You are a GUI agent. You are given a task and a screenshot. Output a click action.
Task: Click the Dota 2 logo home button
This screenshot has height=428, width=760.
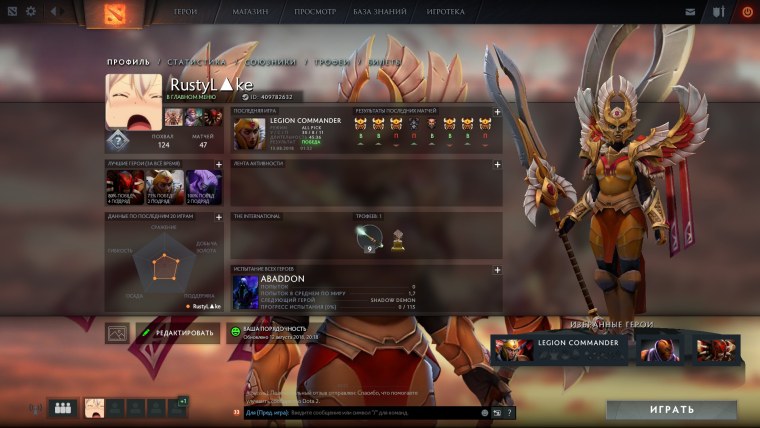[108, 13]
